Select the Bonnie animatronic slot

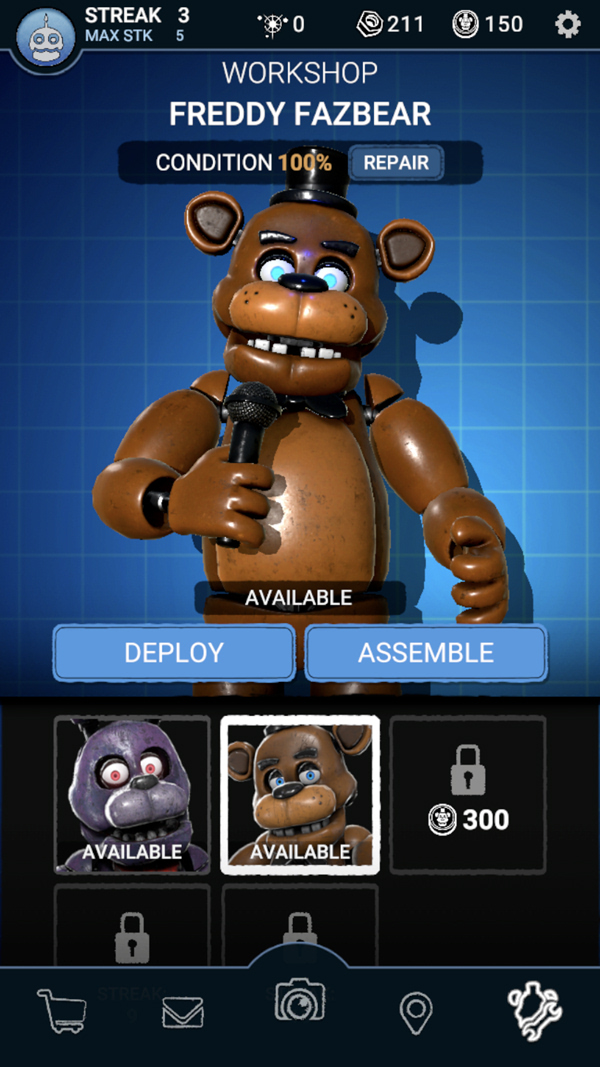(132, 795)
